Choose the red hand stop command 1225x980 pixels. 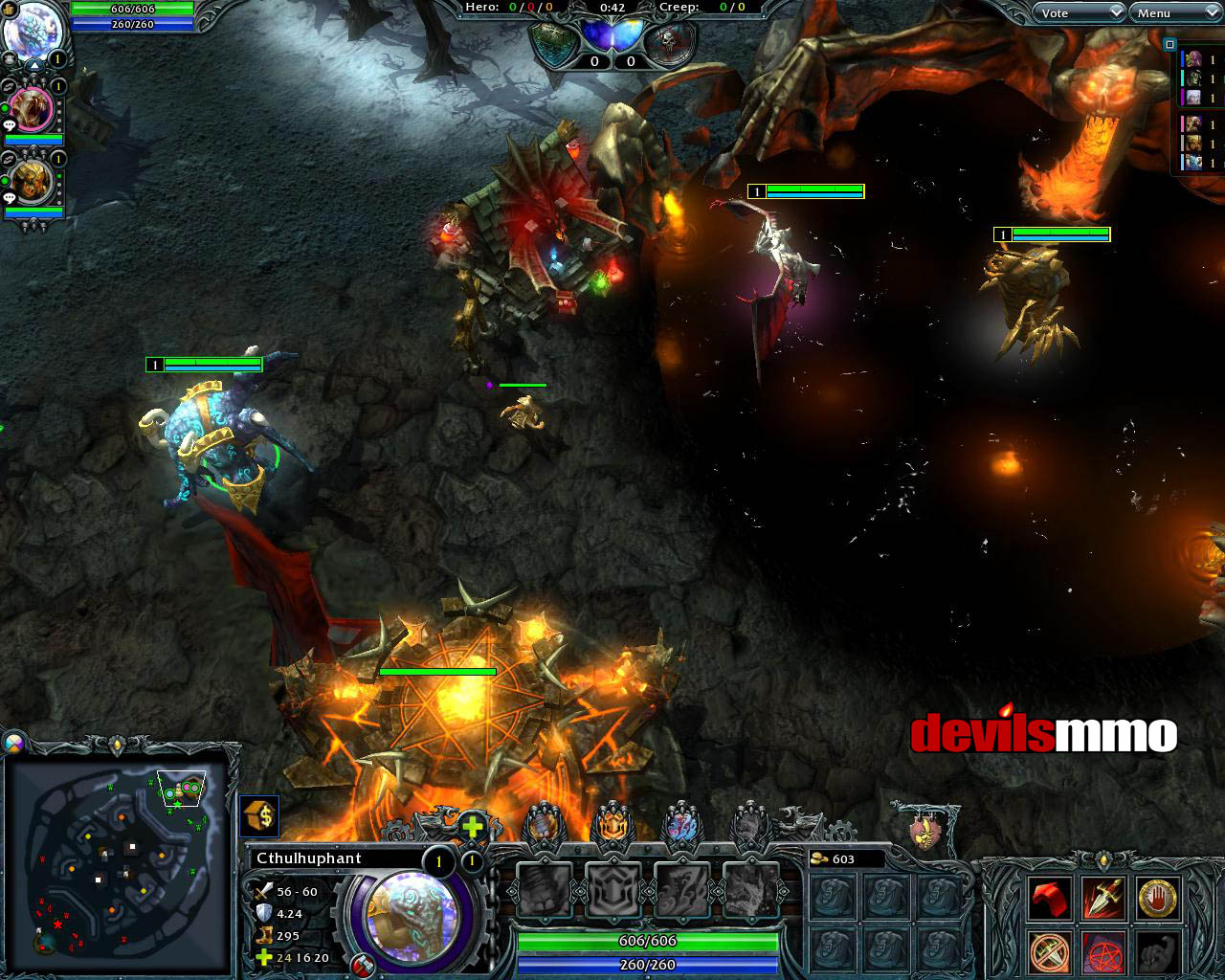click(x=1157, y=900)
